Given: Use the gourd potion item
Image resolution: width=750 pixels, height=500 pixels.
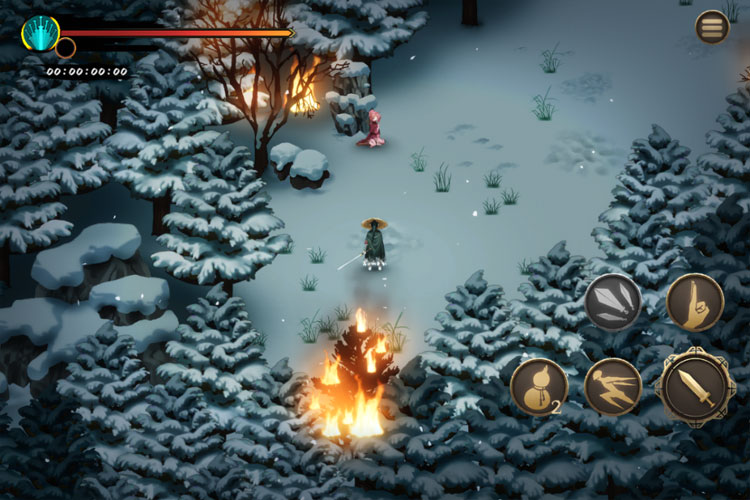Looking at the screenshot, I should pyautogui.click(x=539, y=387).
